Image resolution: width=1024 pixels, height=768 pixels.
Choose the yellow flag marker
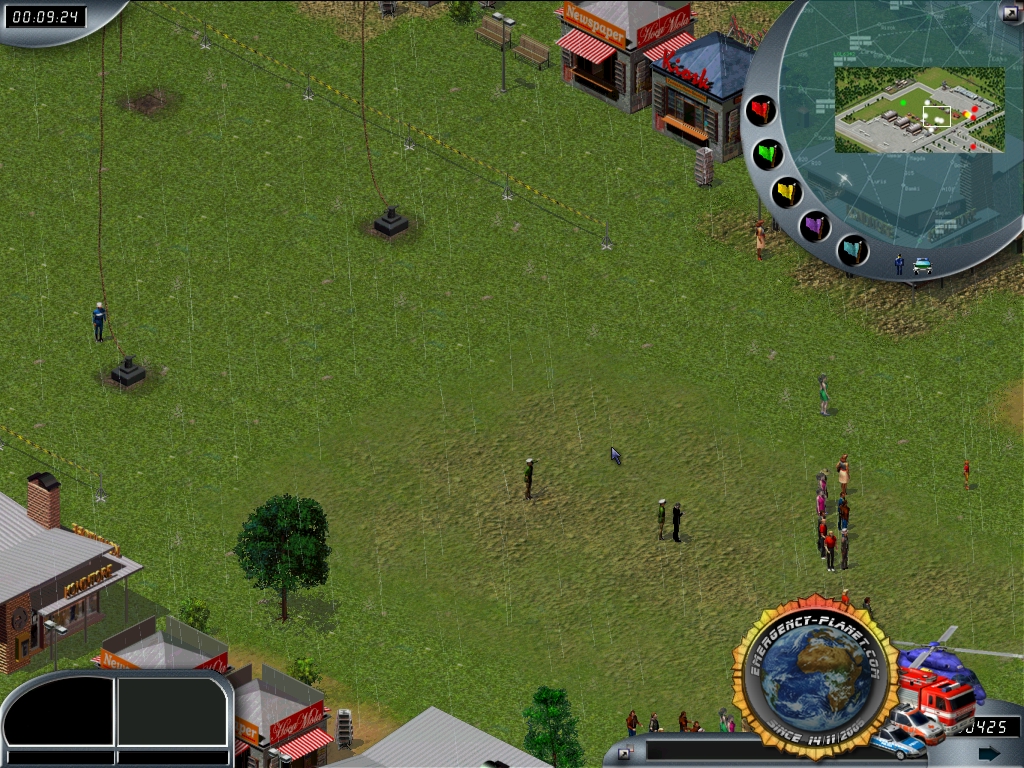pos(787,192)
